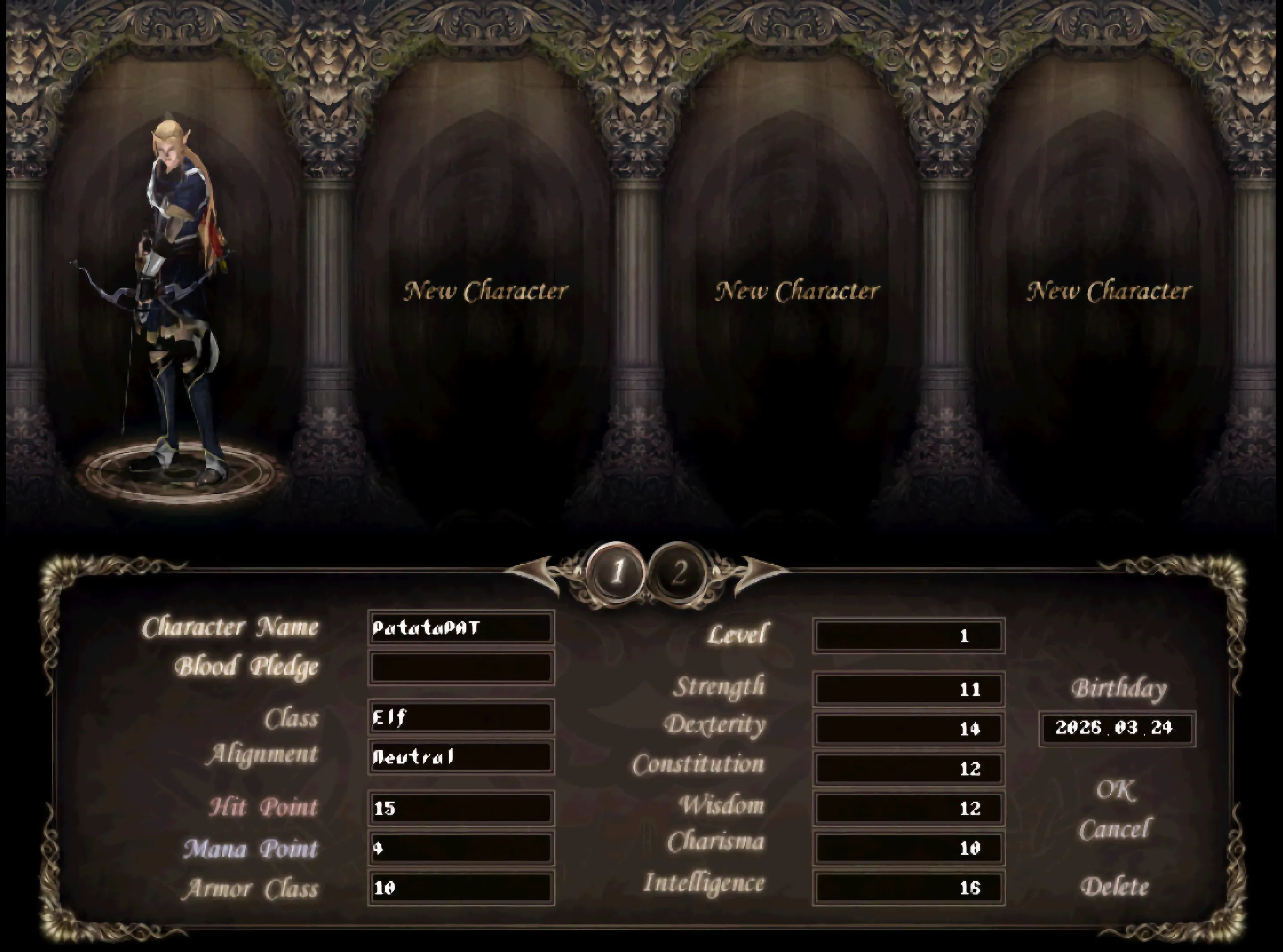Viewport: 1283px width, 952px height.
Task: Click the Birthday date field
Action: click(x=1117, y=728)
